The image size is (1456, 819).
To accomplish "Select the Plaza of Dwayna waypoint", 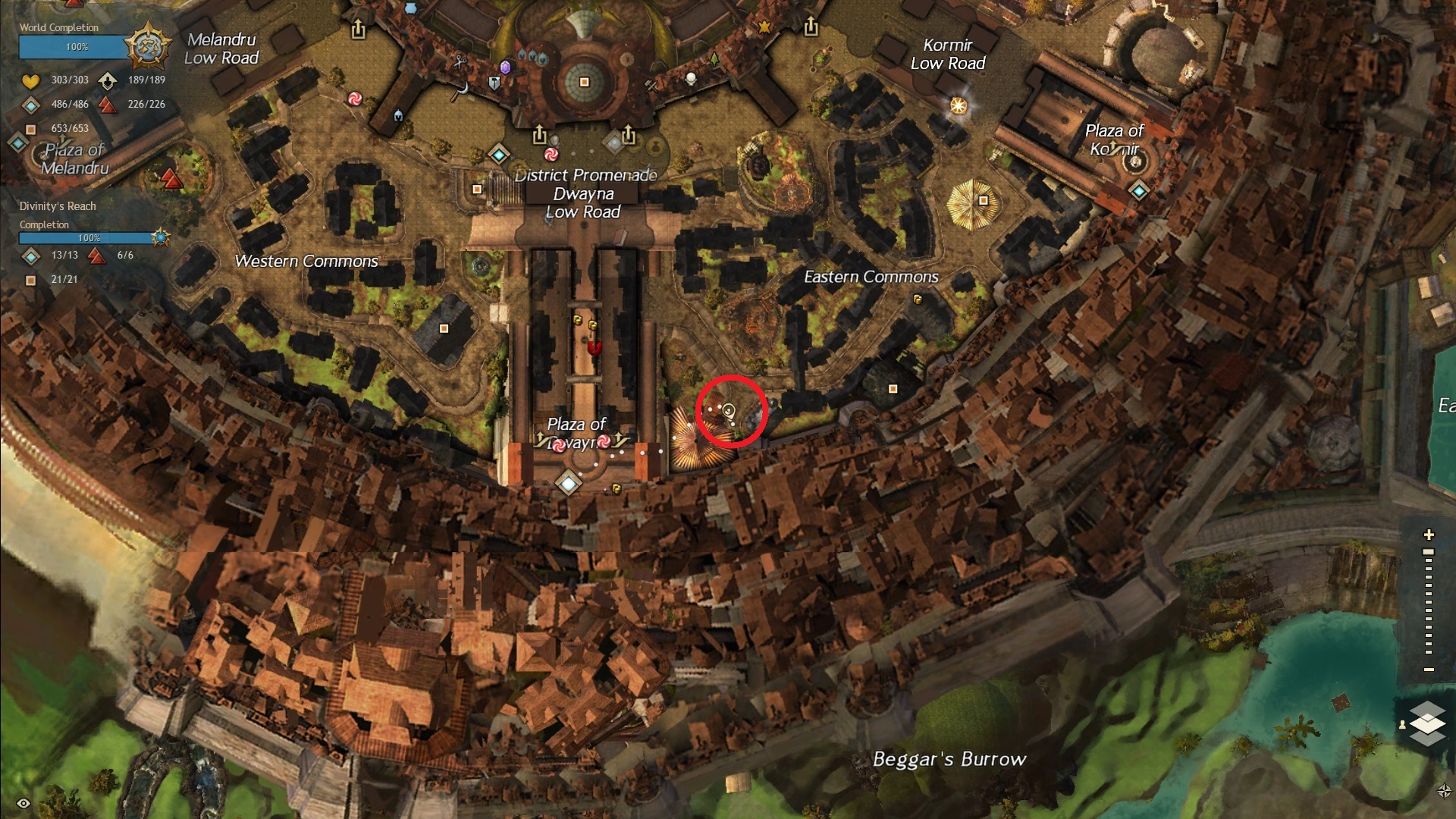I will (568, 482).
